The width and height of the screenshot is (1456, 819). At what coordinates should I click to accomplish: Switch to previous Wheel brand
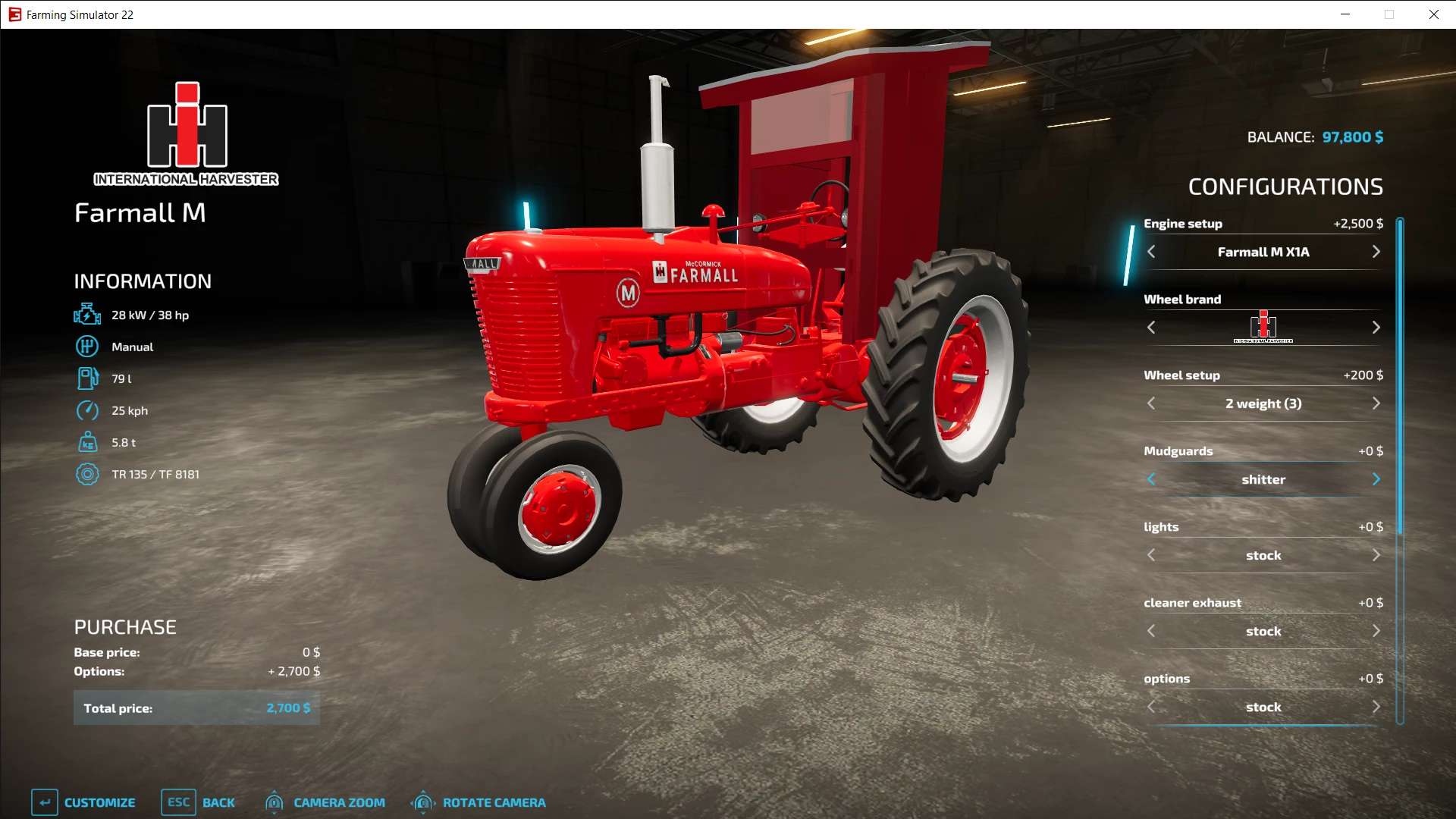1151,328
